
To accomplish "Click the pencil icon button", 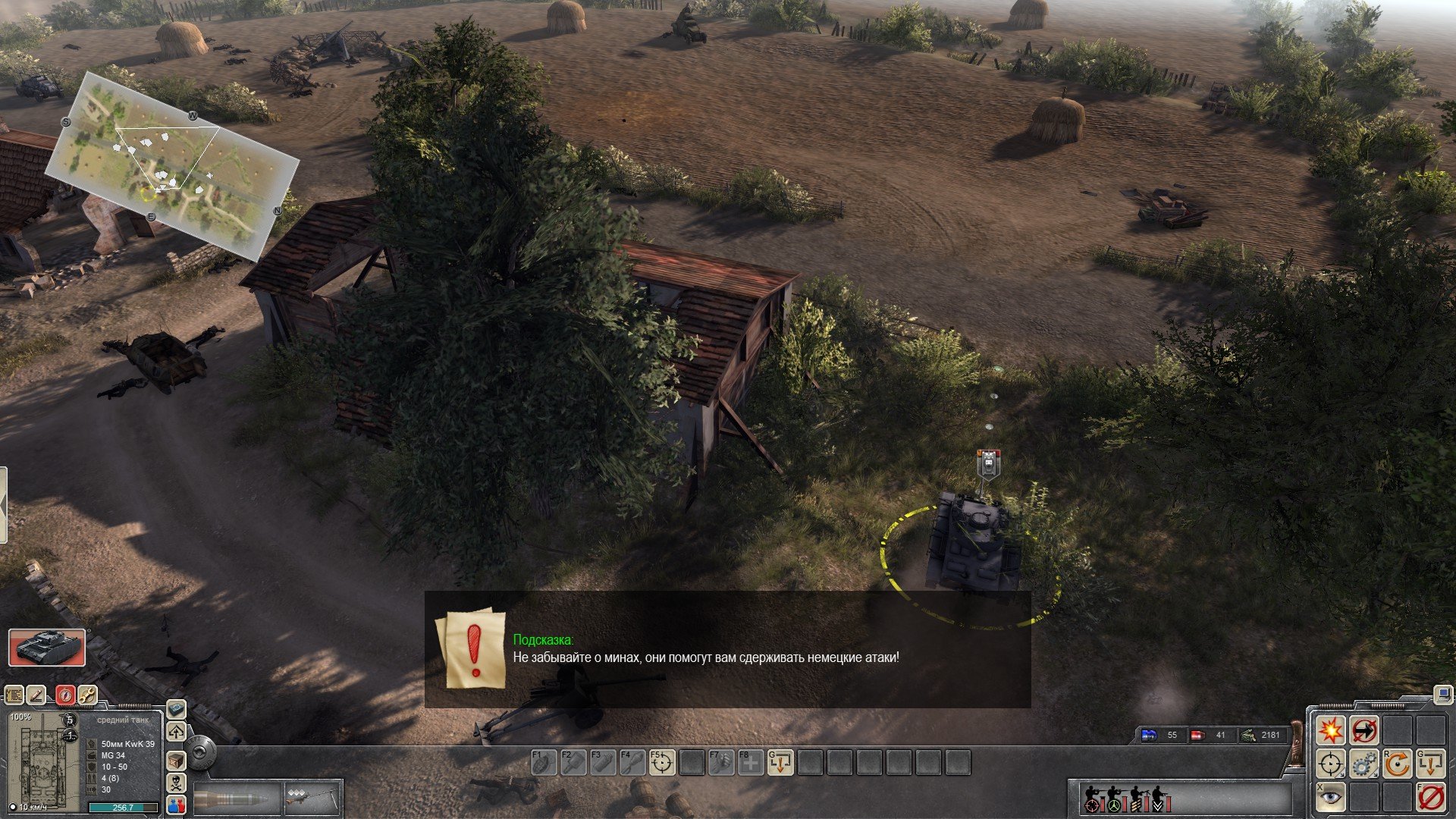I will point(36,695).
